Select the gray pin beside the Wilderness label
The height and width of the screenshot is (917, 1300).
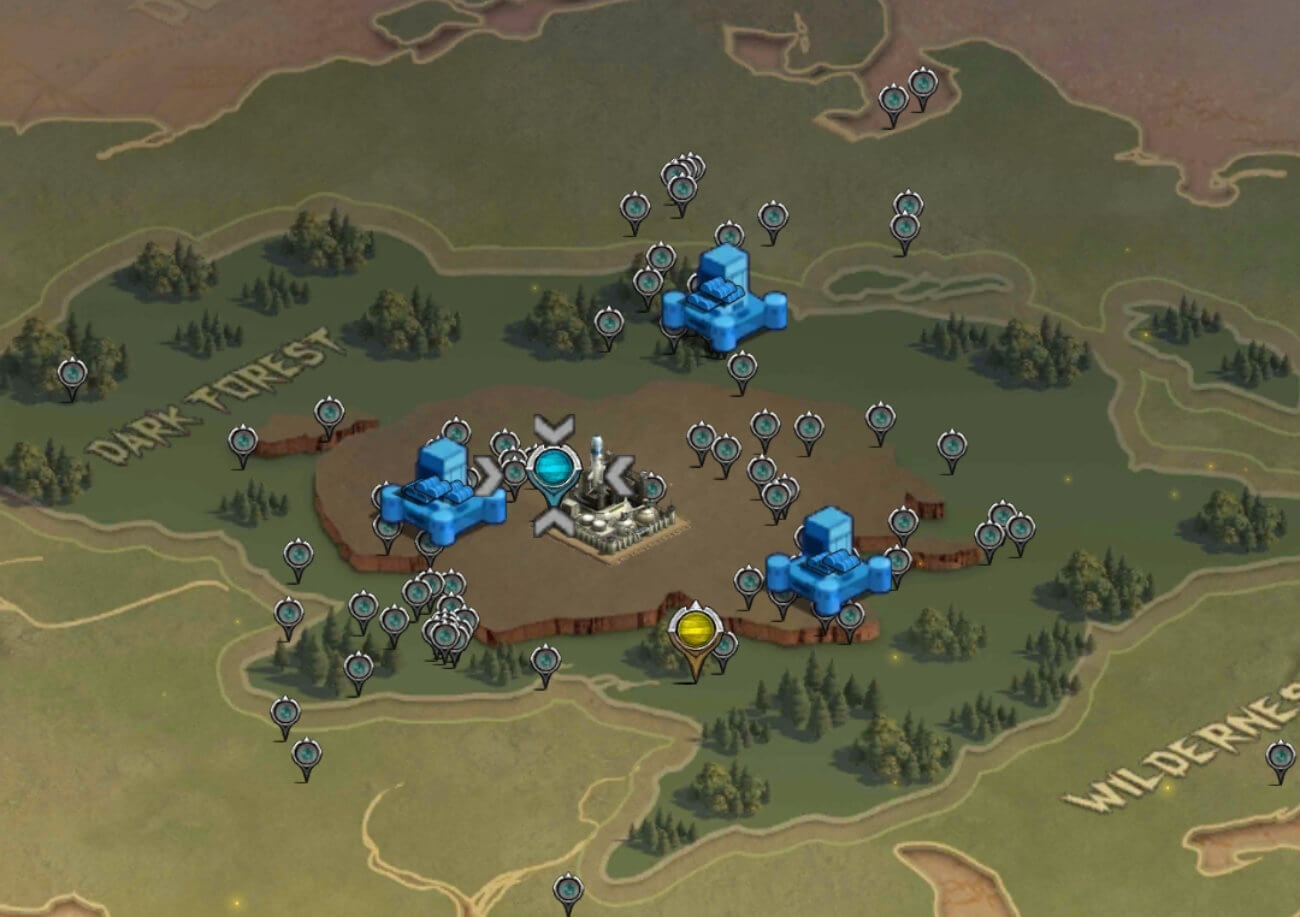[x=1279, y=756]
